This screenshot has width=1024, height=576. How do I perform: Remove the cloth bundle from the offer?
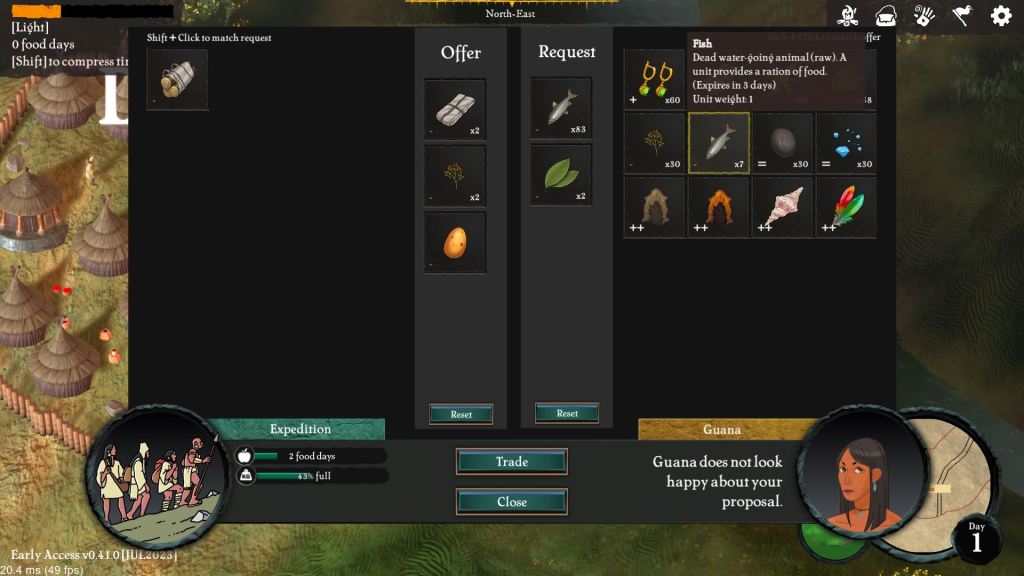pyautogui.click(x=455, y=109)
